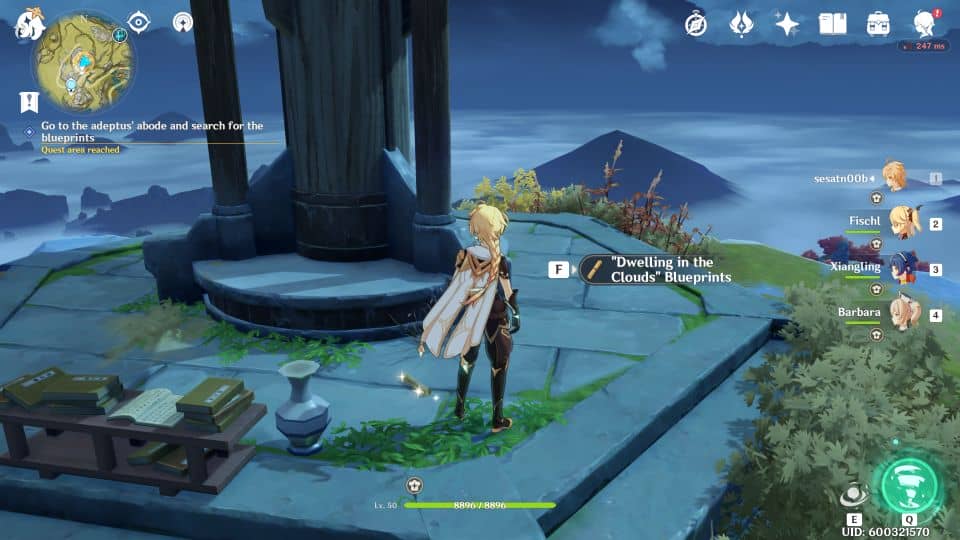
Task: Open the character profile head icon
Action: point(924,24)
